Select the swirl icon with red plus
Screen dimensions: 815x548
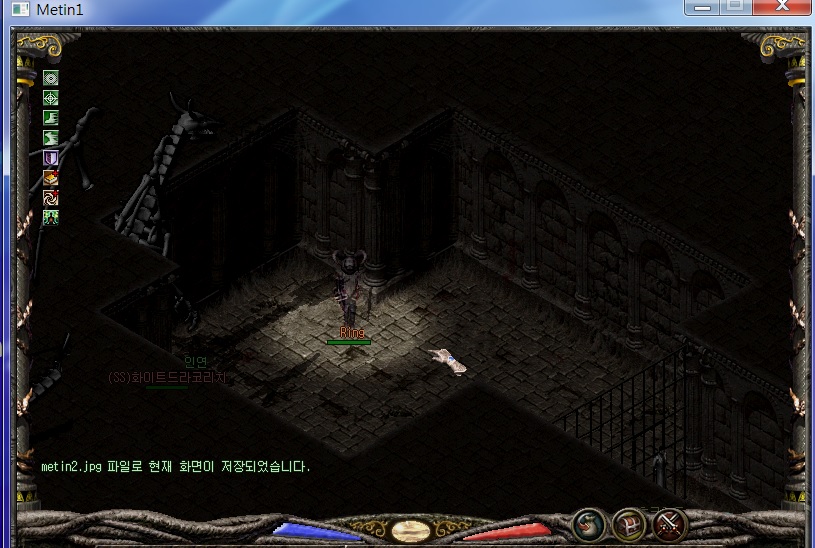(x=50, y=198)
